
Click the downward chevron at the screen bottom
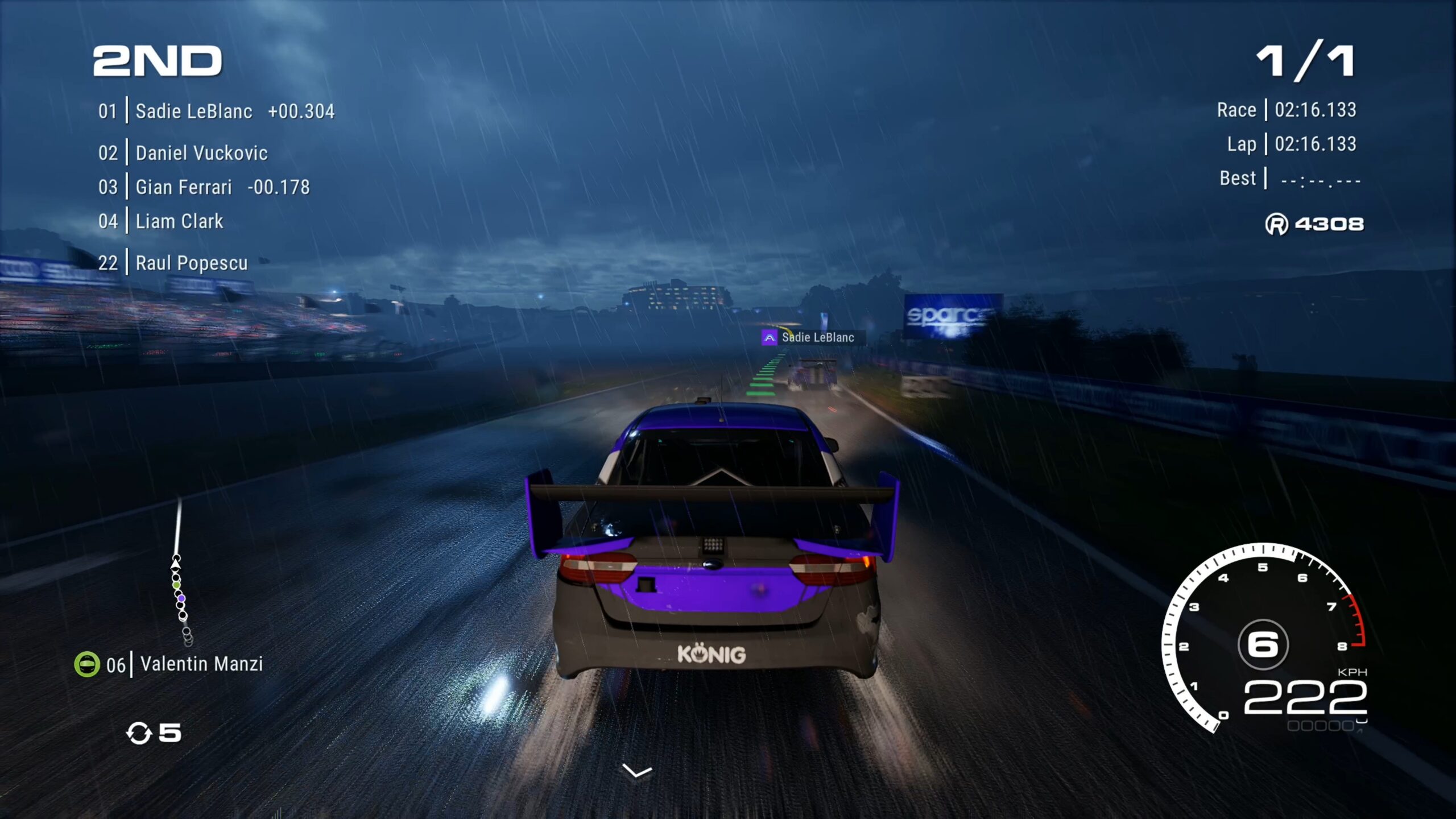[637, 772]
